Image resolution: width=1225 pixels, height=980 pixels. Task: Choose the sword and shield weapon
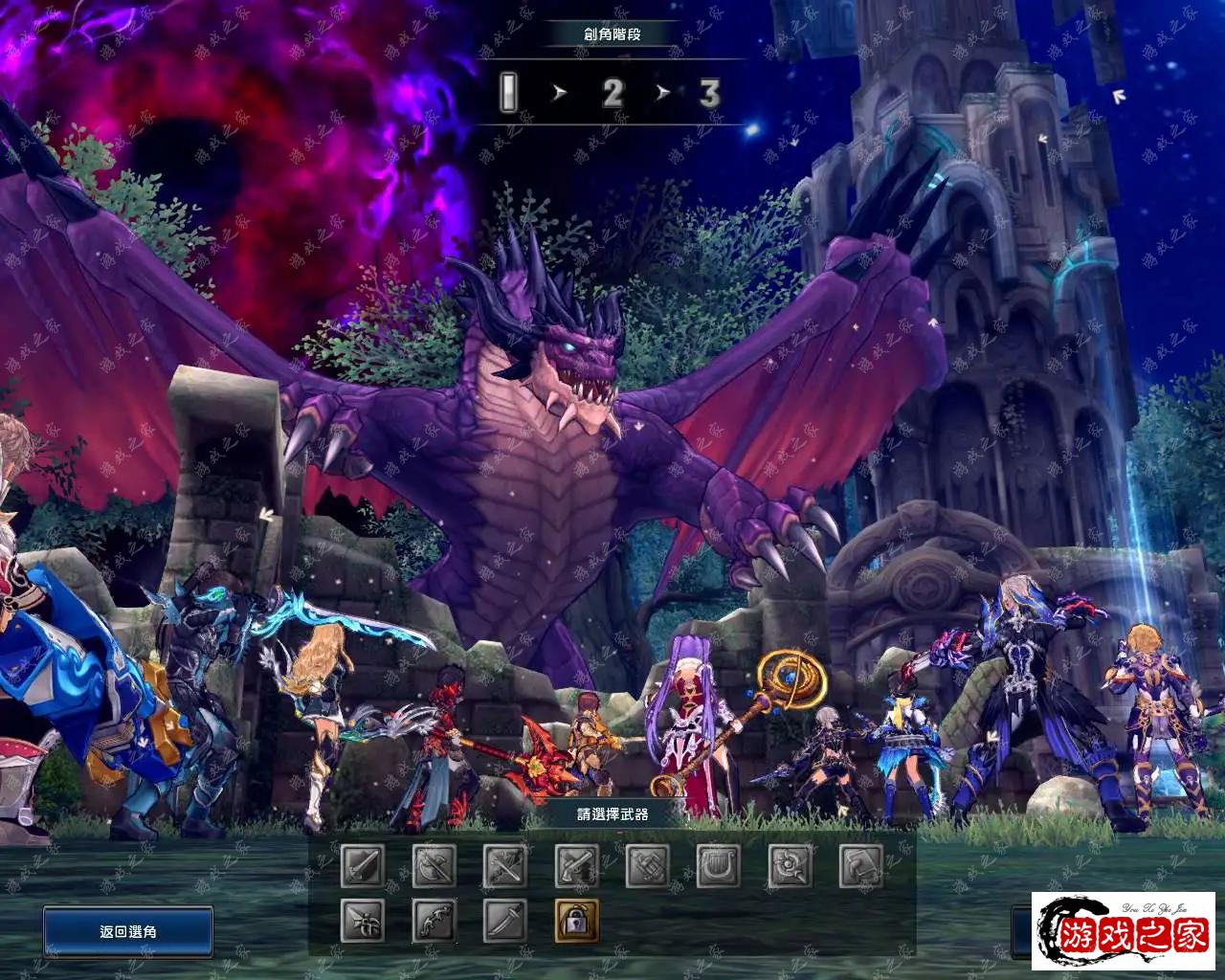[x=364, y=867]
